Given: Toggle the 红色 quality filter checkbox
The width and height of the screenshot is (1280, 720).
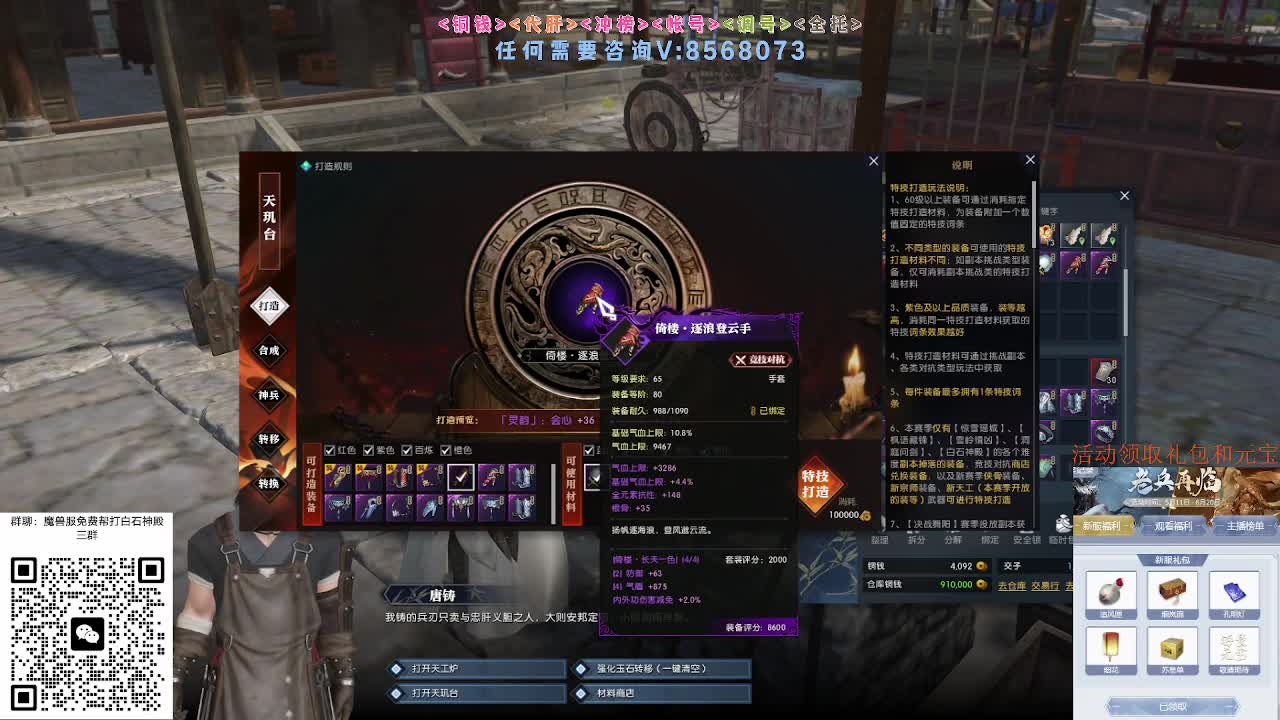Looking at the screenshot, I should point(330,451).
